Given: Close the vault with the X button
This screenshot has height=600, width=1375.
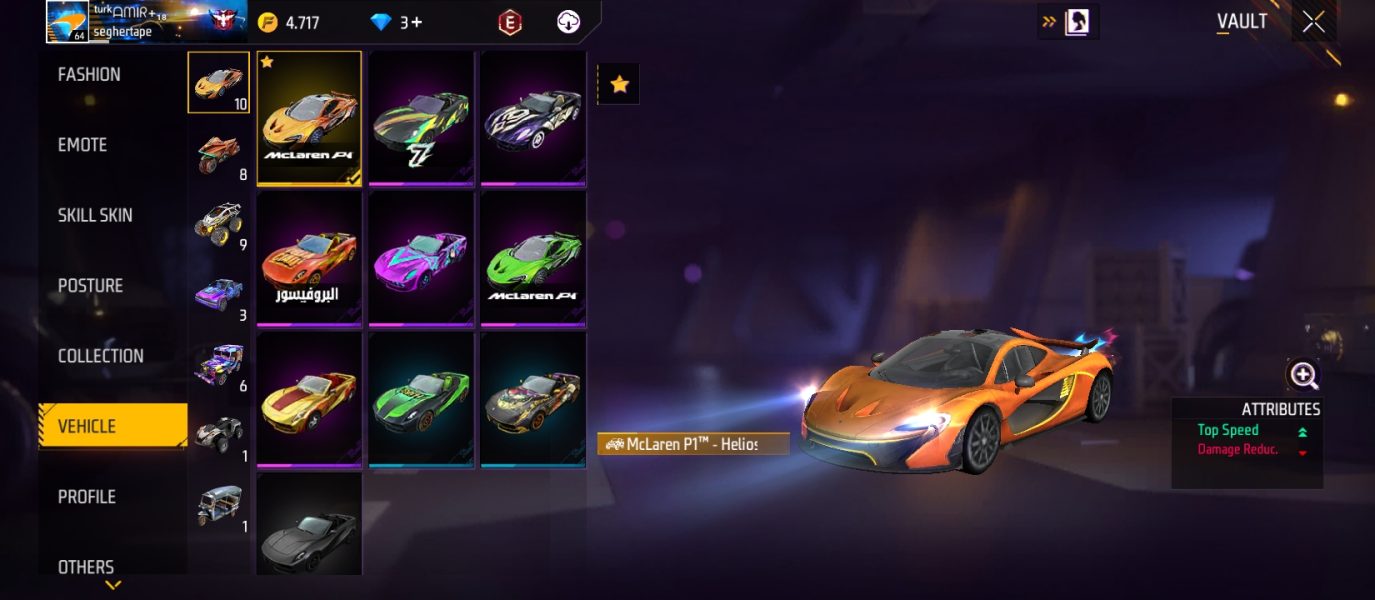Looking at the screenshot, I should coord(1313,22).
